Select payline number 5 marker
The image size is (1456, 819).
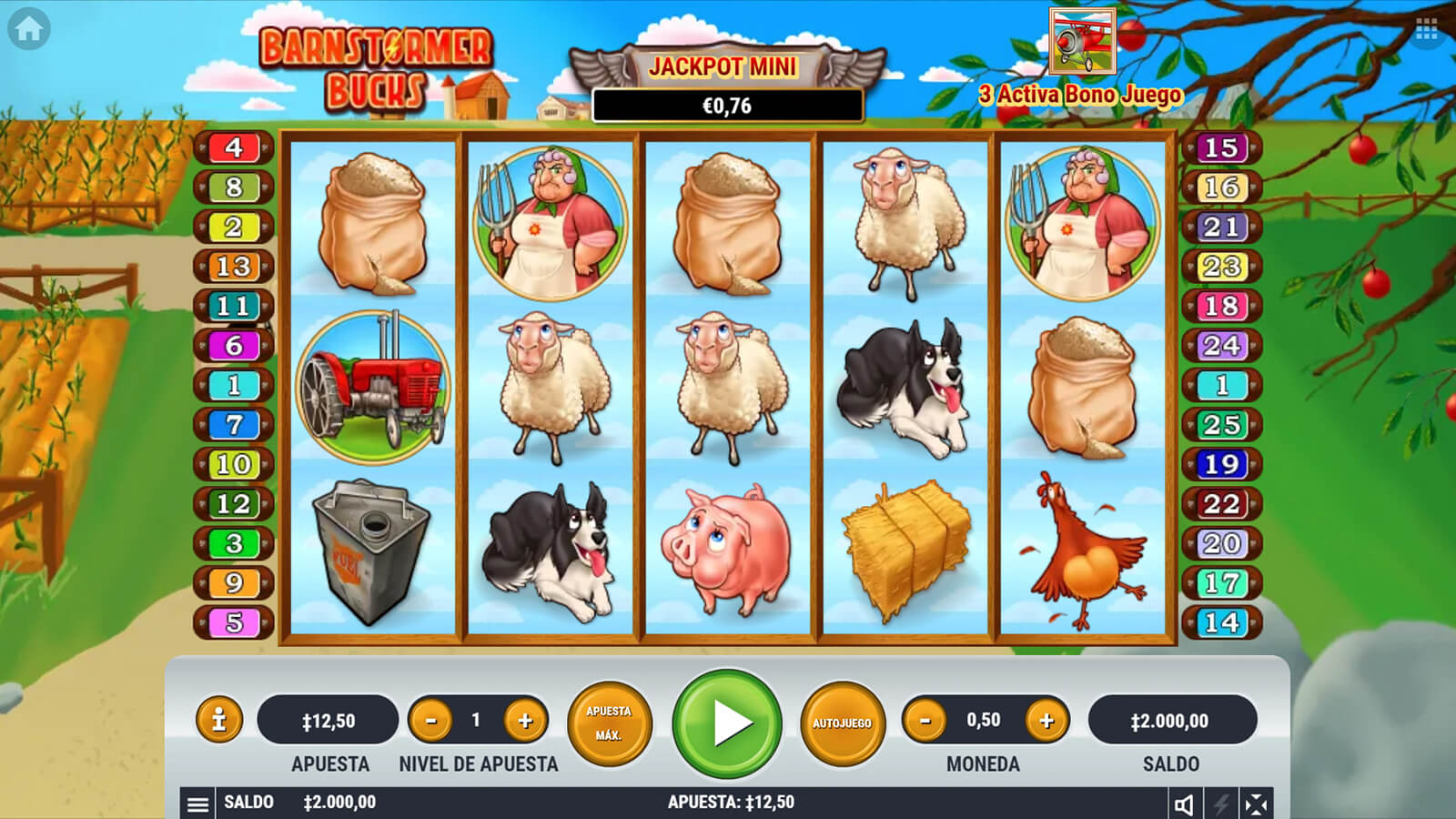234,622
